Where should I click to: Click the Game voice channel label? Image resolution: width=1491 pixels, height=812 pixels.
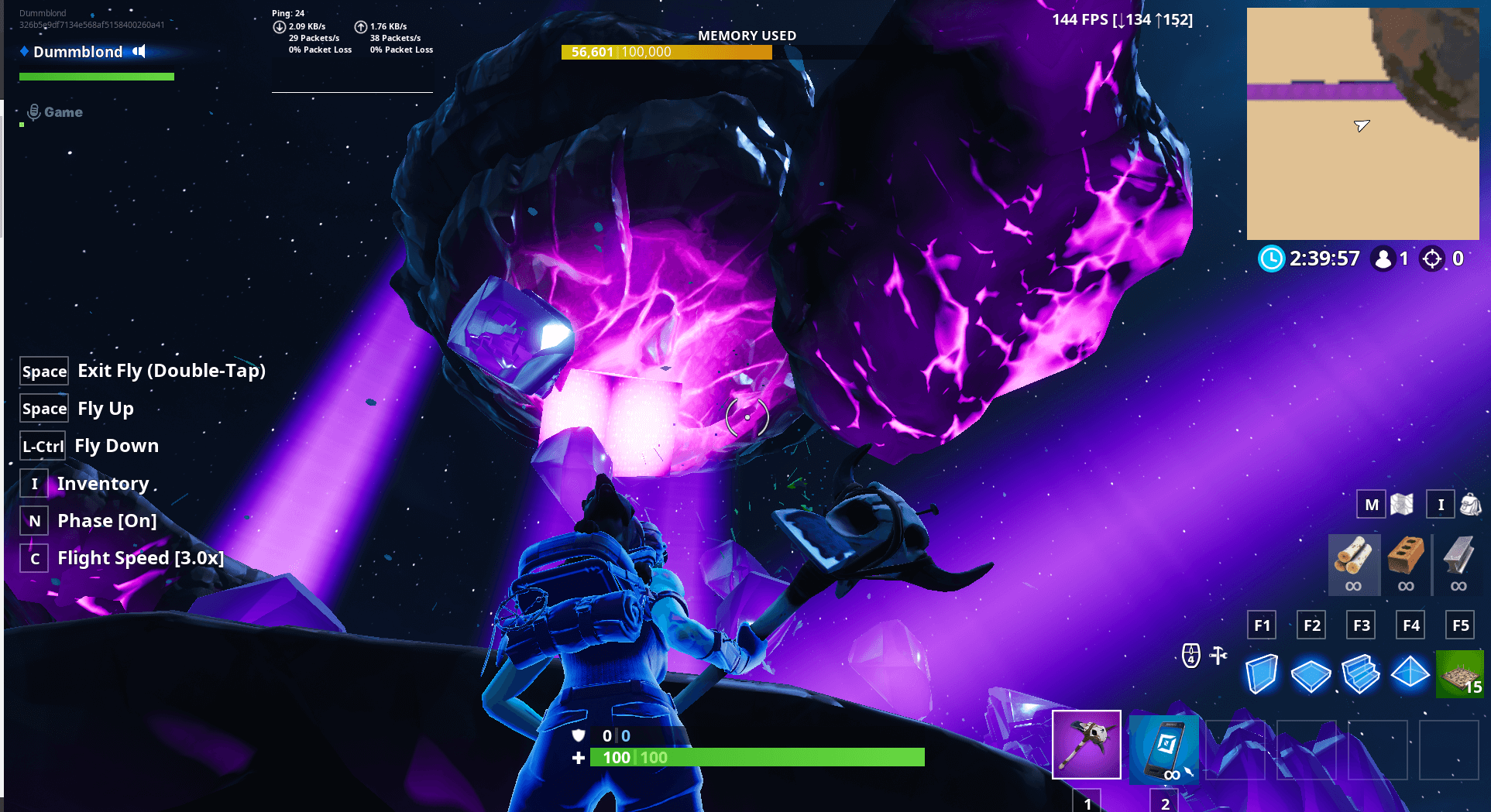point(64,111)
